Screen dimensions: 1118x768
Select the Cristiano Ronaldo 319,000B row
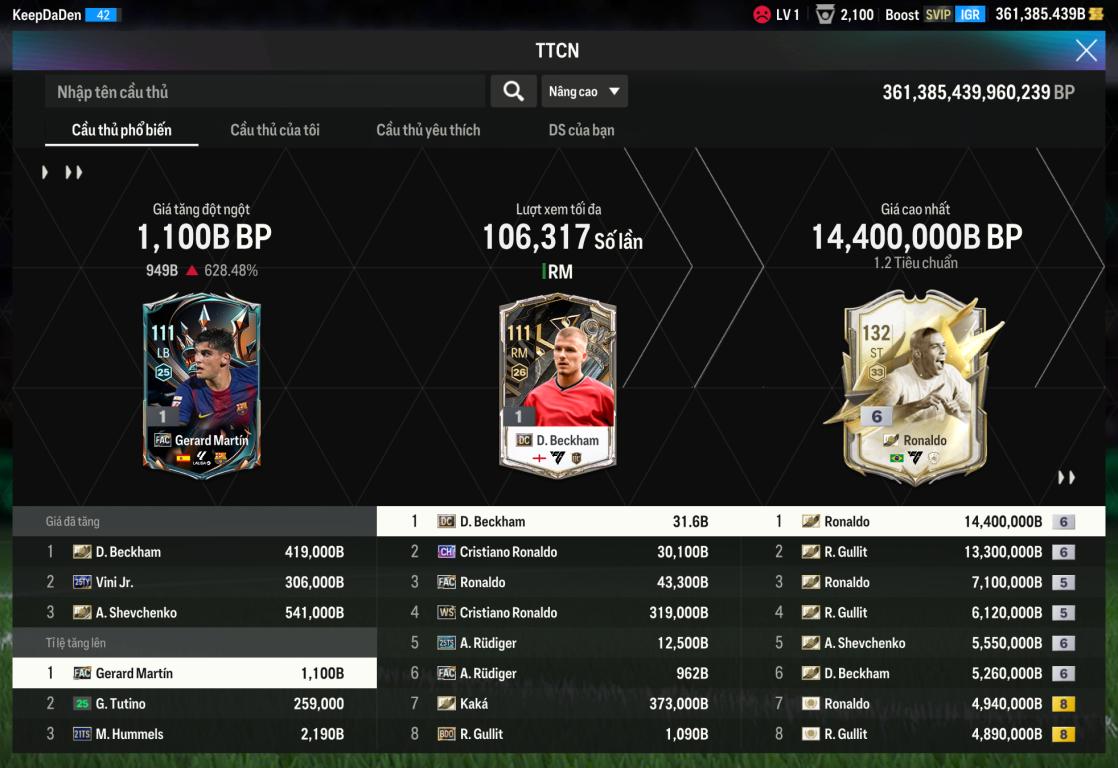(x=558, y=613)
